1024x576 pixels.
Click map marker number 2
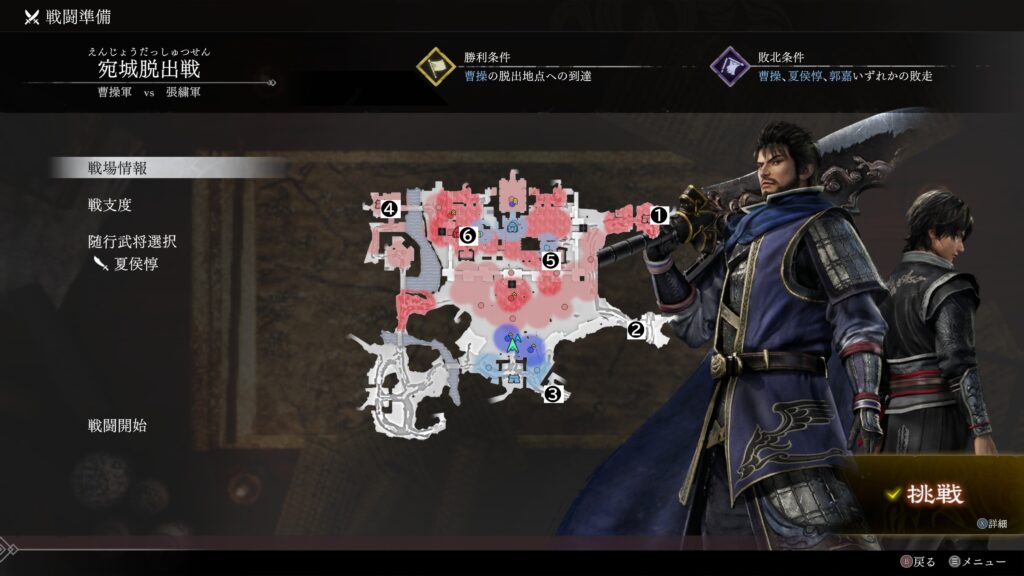click(x=635, y=327)
